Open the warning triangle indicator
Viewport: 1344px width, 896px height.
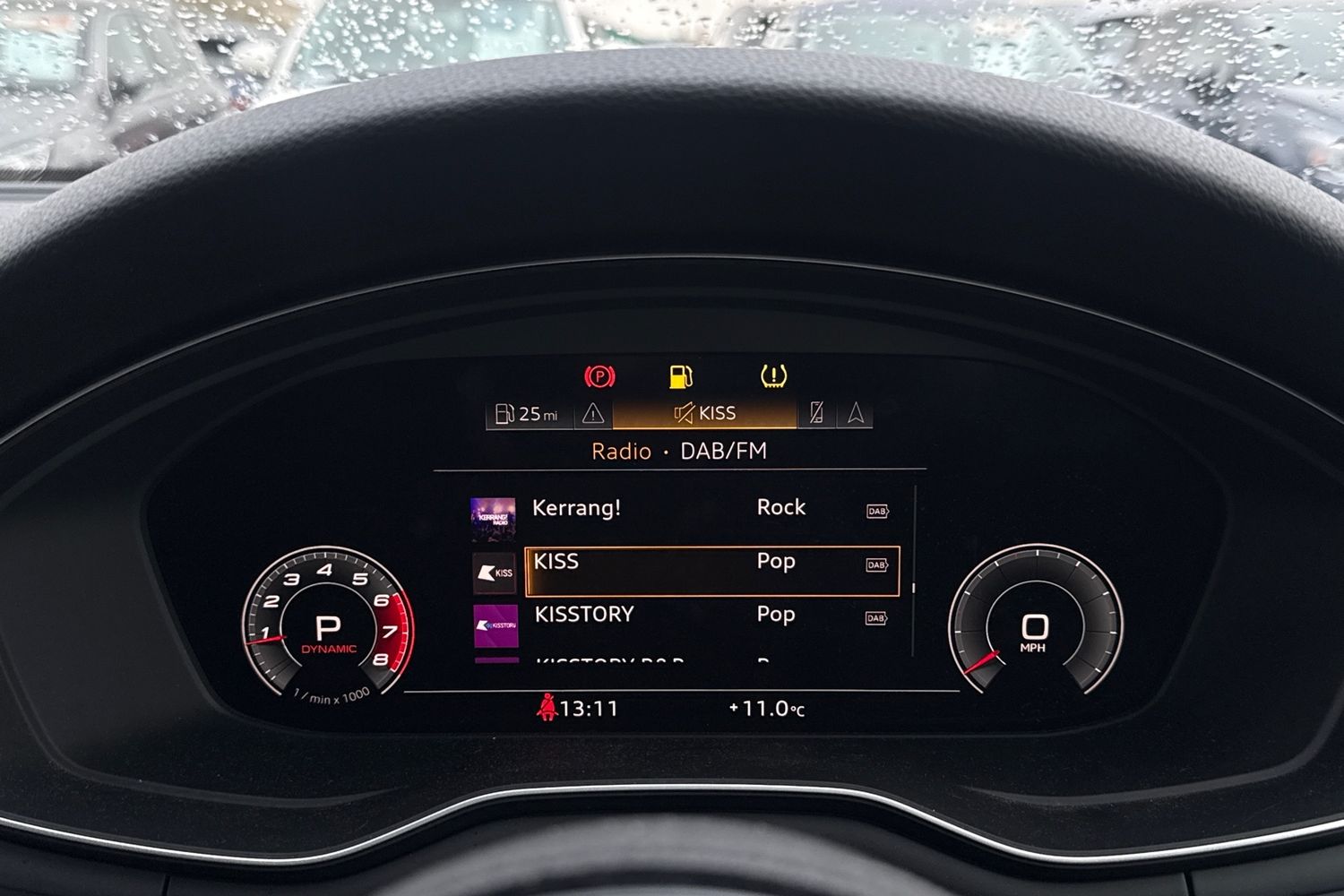click(592, 413)
